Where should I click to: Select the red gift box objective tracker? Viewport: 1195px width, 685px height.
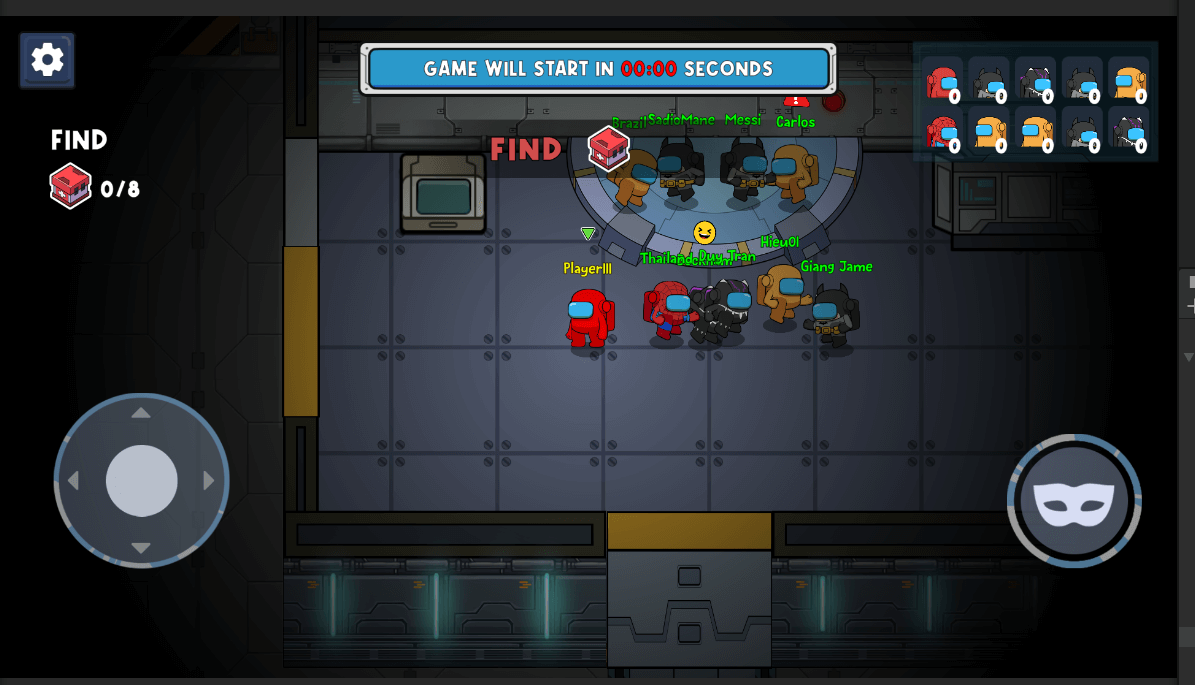[71, 186]
